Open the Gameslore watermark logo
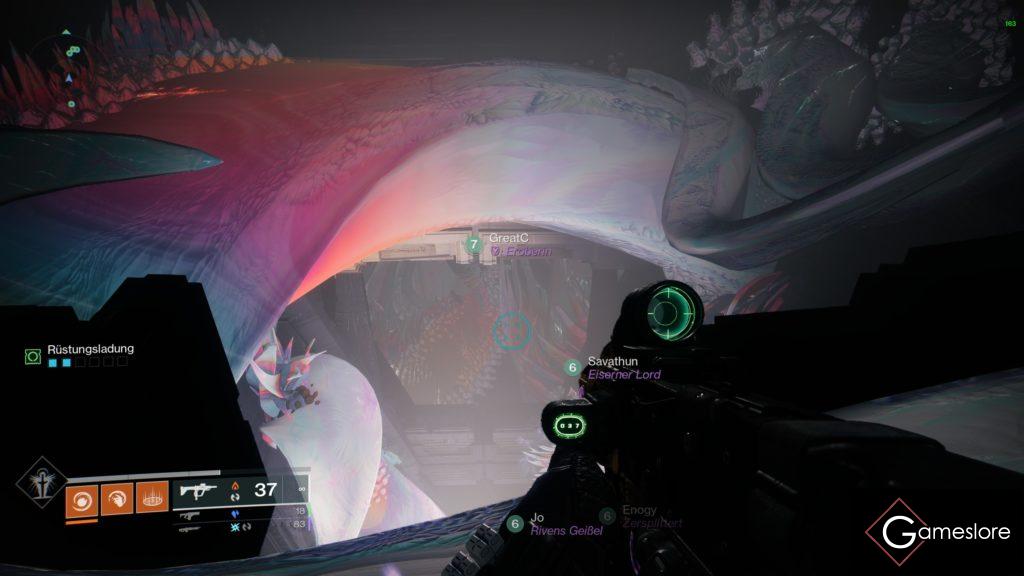The height and width of the screenshot is (576, 1024). [x=937, y=531]
